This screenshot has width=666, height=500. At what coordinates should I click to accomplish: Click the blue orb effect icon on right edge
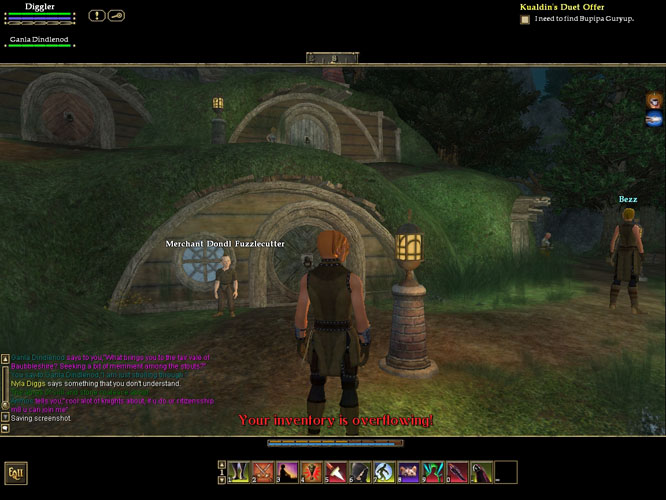pos(653,120)
